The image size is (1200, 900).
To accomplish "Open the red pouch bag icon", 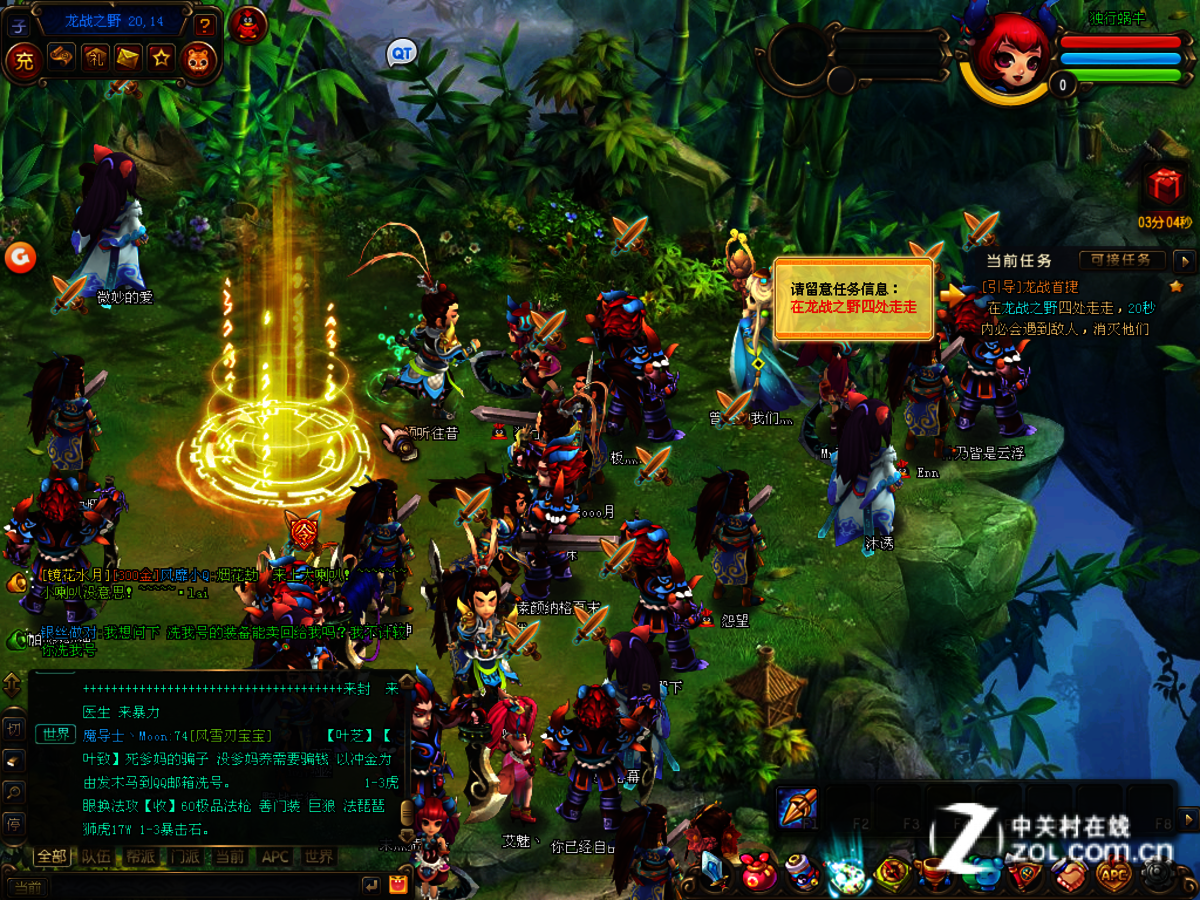I will point(758,875).
